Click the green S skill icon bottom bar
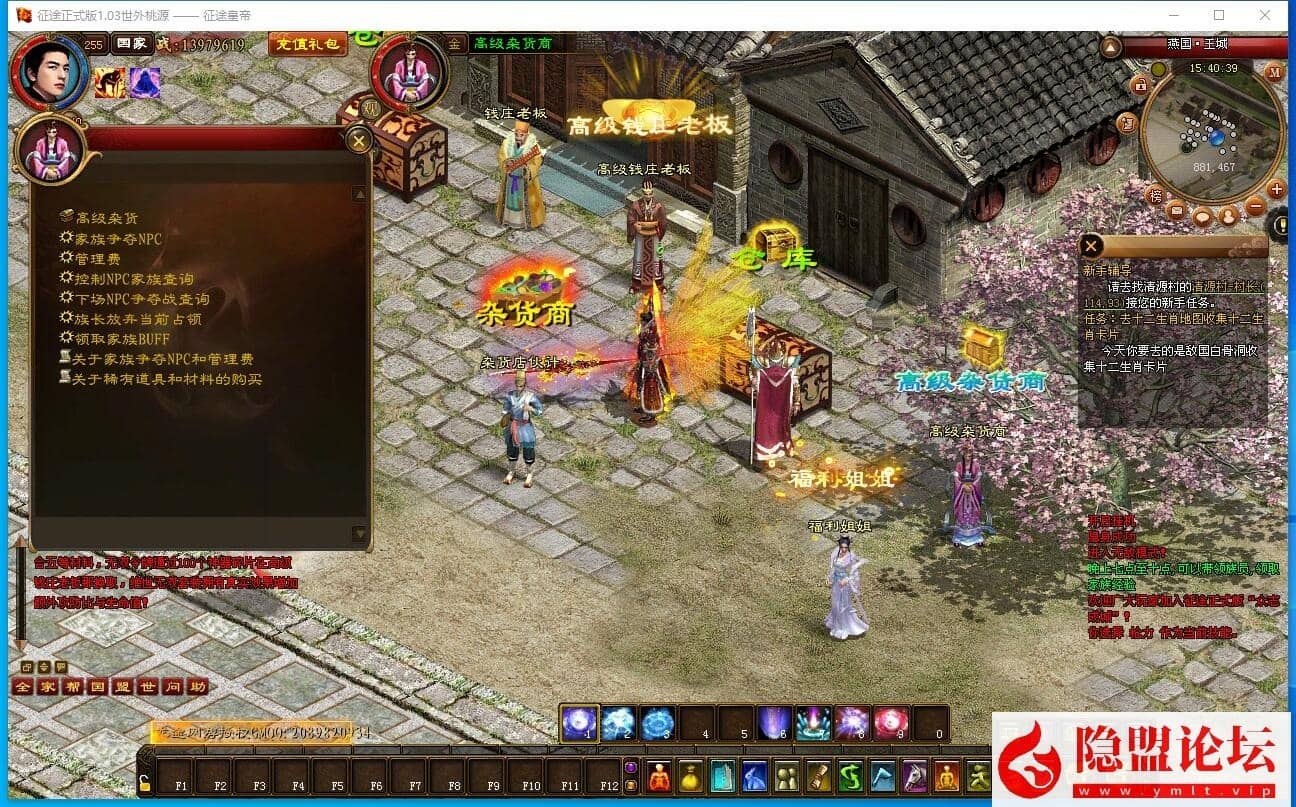 tap(850, 776)
